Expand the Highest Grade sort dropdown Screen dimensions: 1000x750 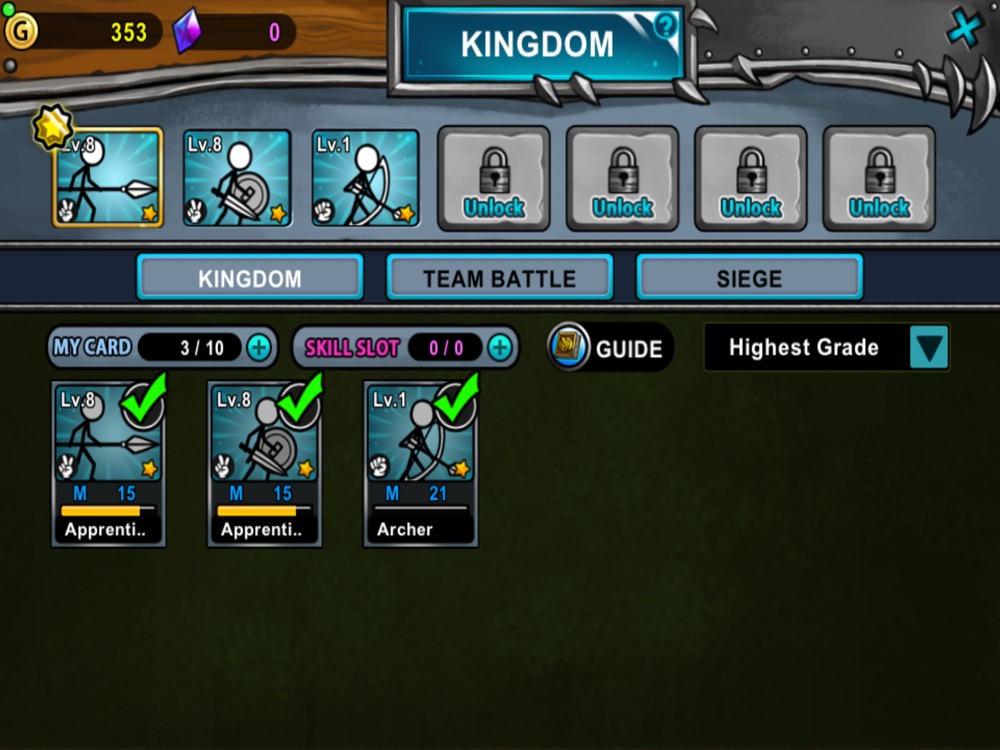click(x=929, y=348)
